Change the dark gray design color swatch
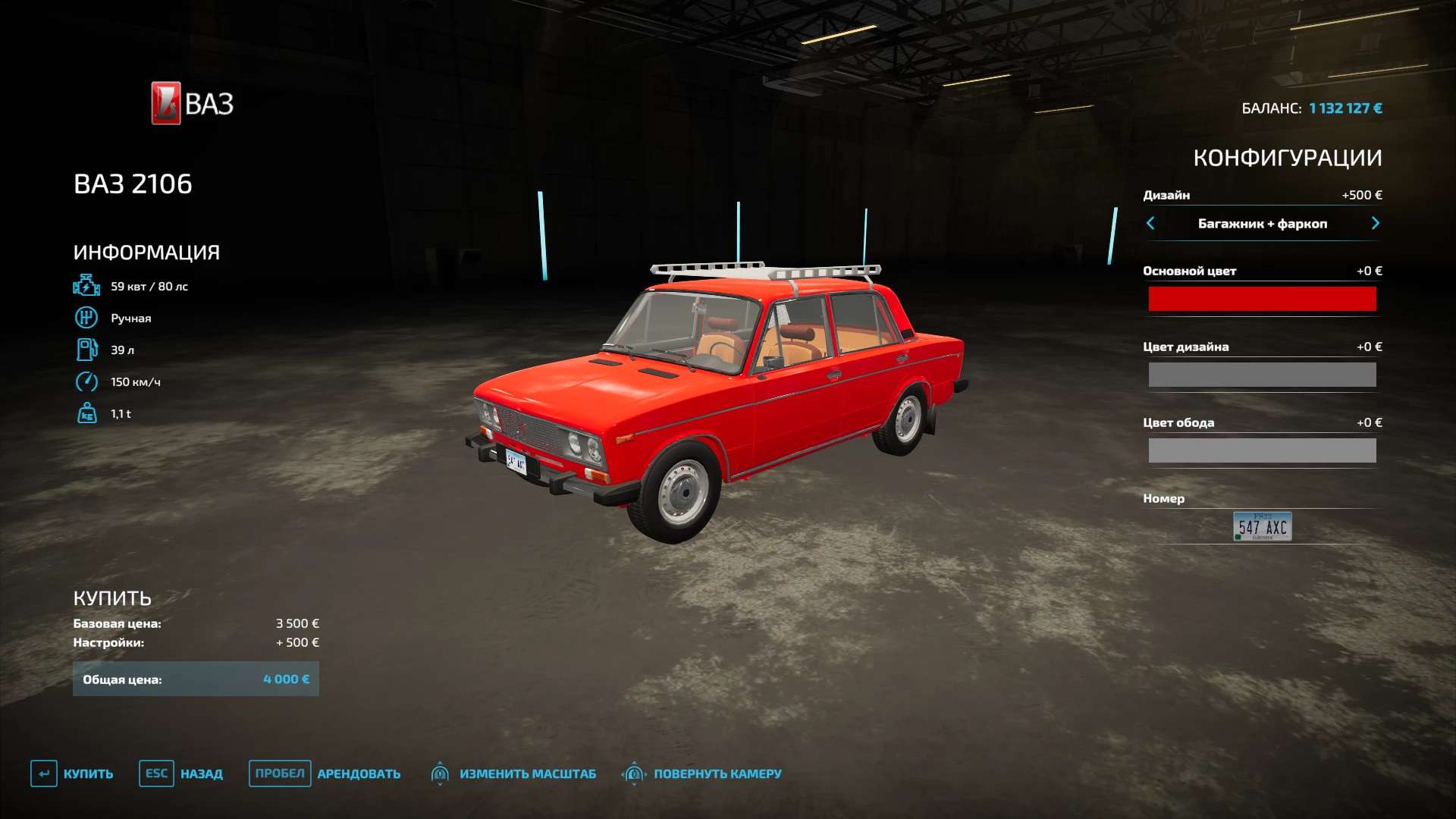 [1262, 375]
